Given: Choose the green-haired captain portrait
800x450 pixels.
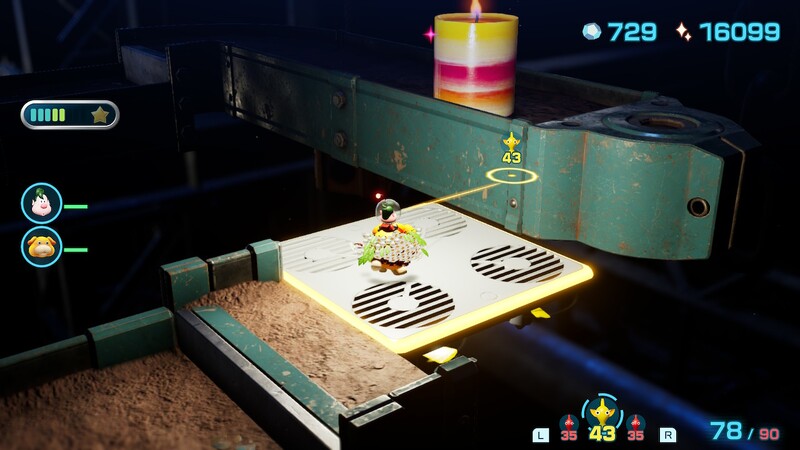Looking at the screenshot, I should click(42, 203).
